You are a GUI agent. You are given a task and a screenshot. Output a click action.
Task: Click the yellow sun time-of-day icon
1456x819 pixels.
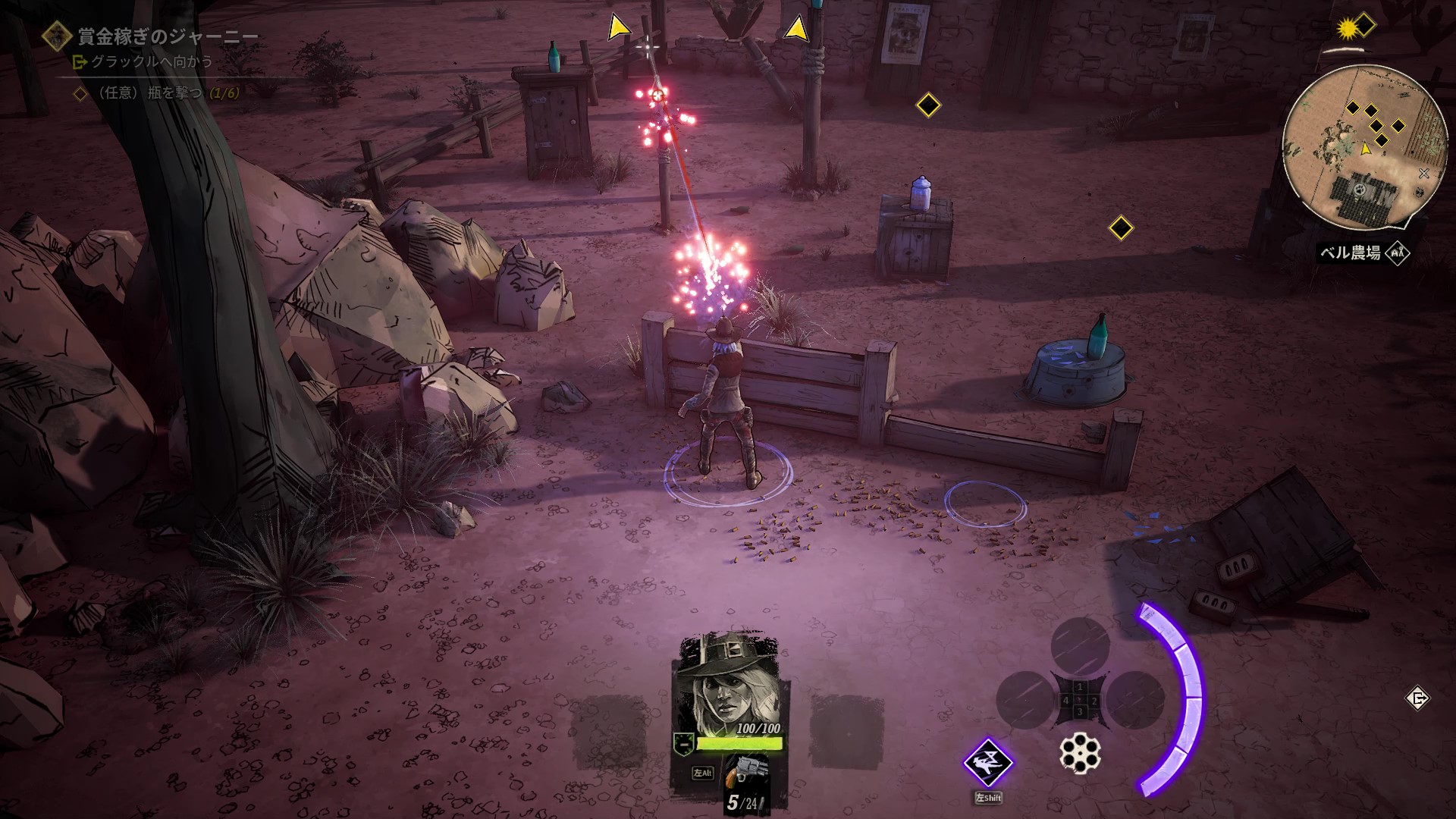[1348, 29]
